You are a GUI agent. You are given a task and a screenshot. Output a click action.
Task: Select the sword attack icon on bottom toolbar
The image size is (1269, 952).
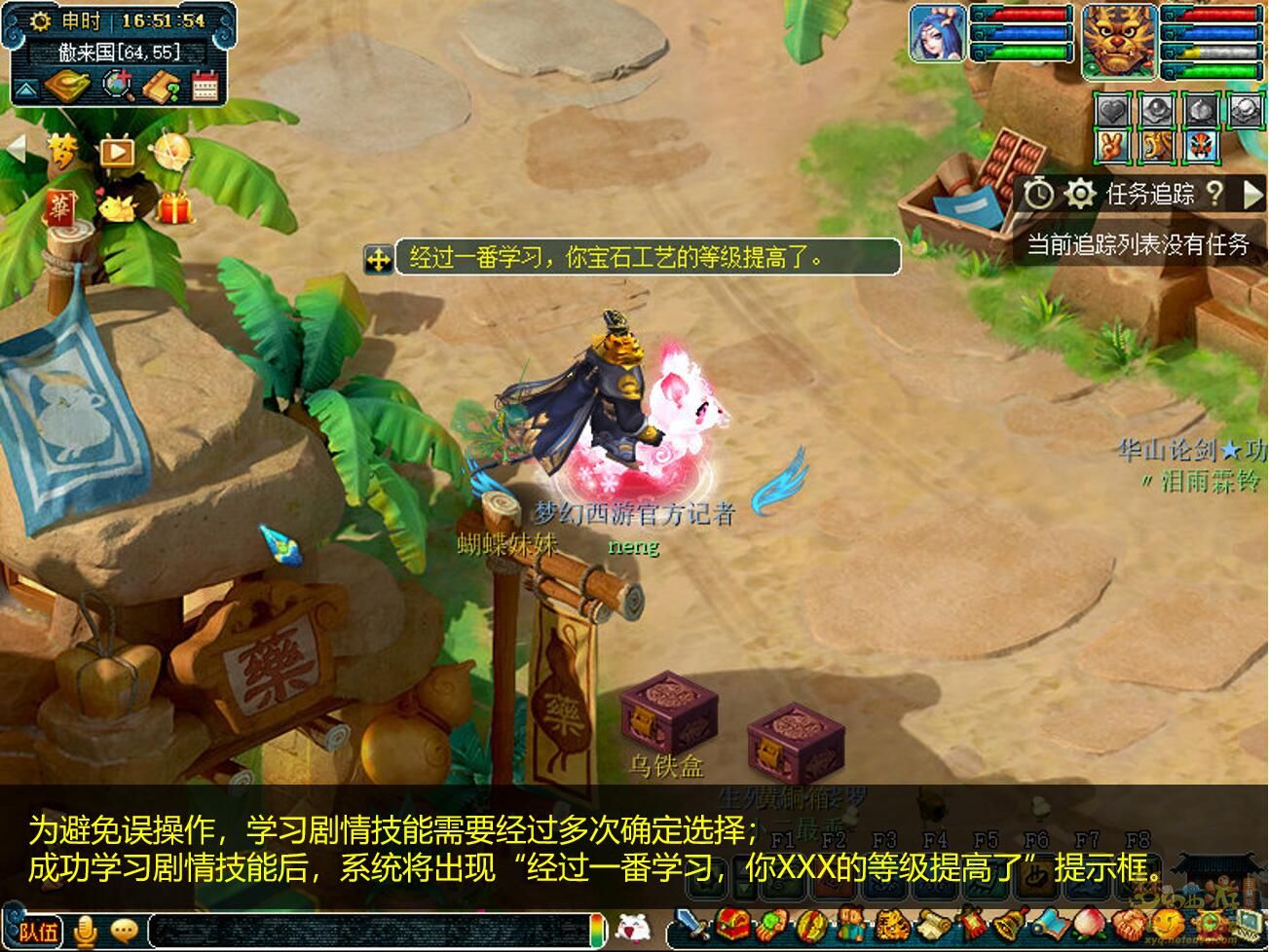[690, 925]
